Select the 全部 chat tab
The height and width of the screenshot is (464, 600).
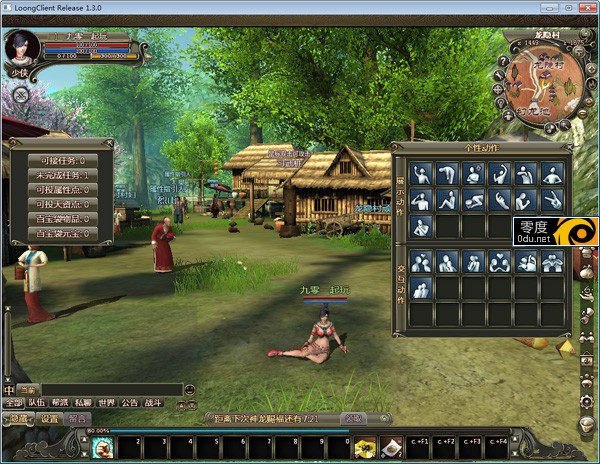11,403
